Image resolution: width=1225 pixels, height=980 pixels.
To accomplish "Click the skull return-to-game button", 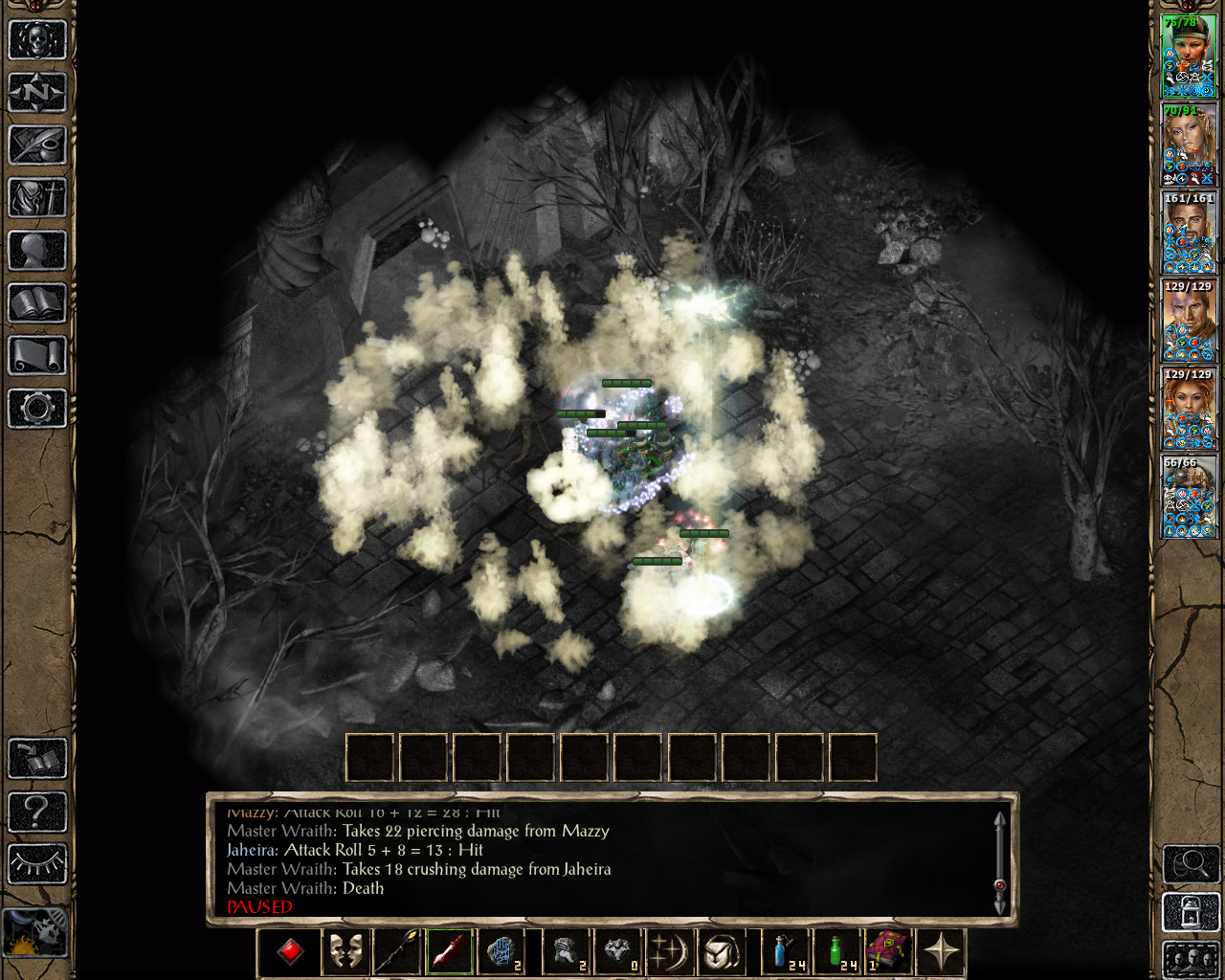I will pos(37,40).
